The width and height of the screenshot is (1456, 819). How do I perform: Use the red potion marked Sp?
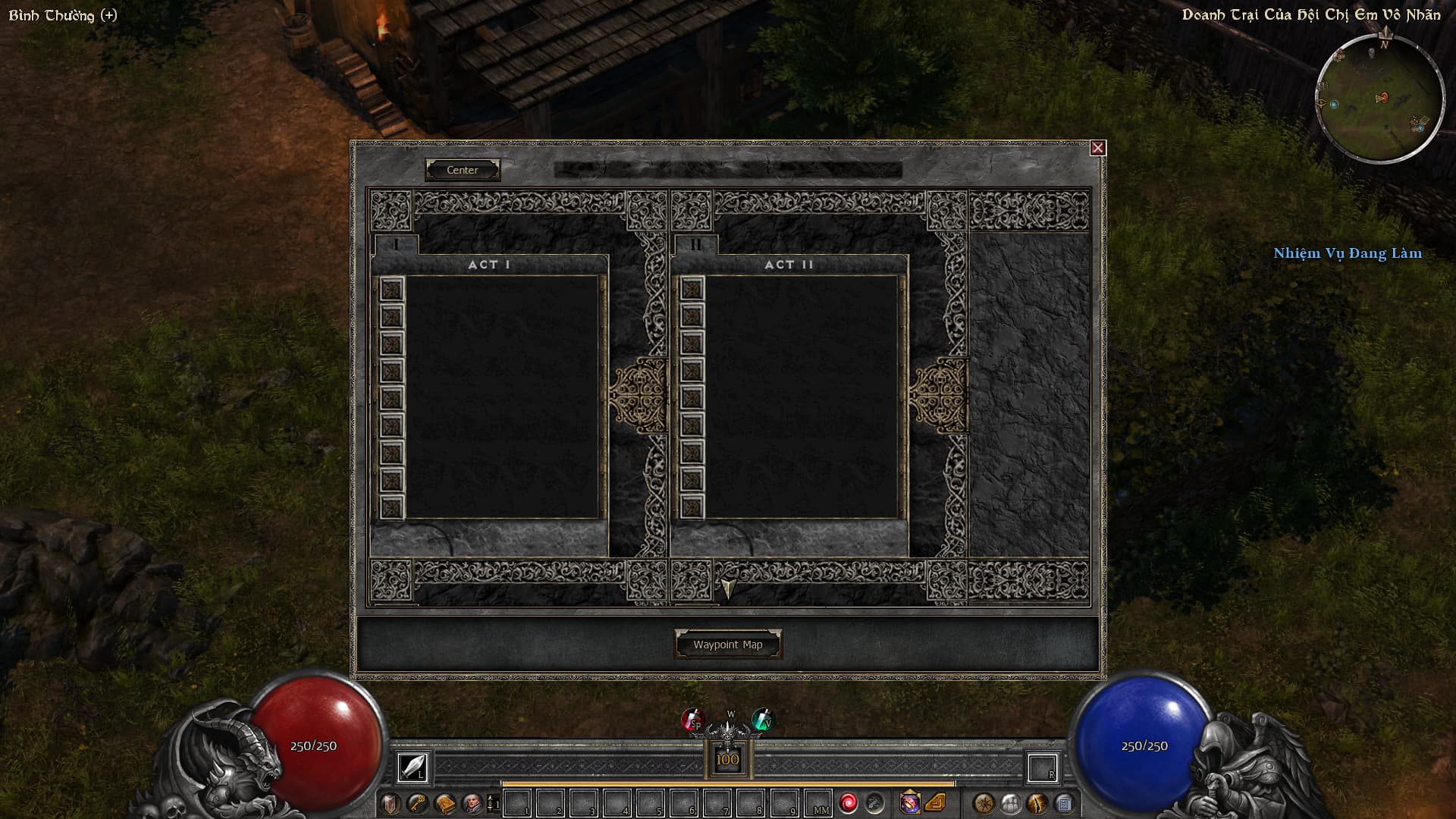point(692,720)
